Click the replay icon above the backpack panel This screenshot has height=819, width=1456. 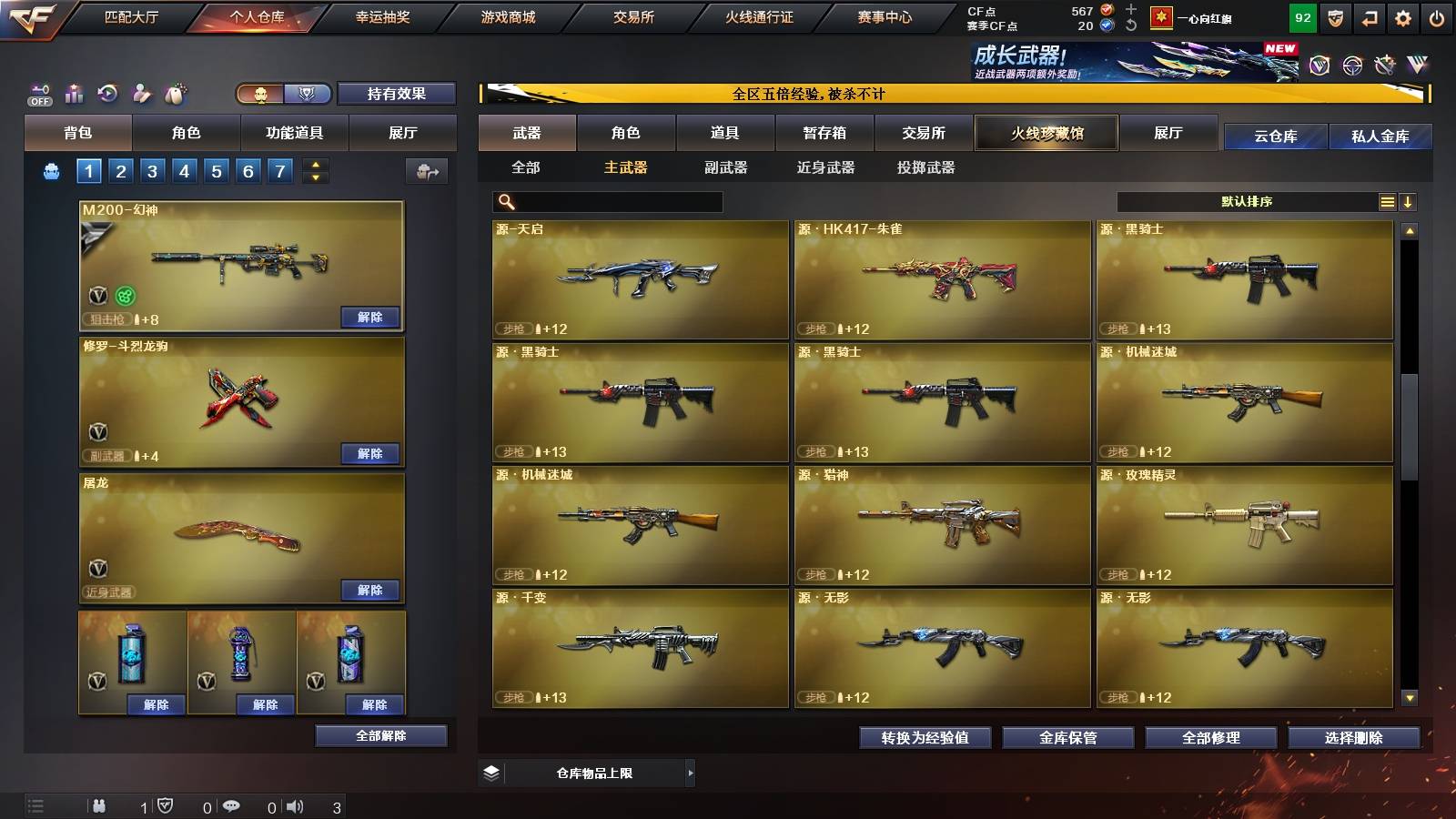pos(106,92)
